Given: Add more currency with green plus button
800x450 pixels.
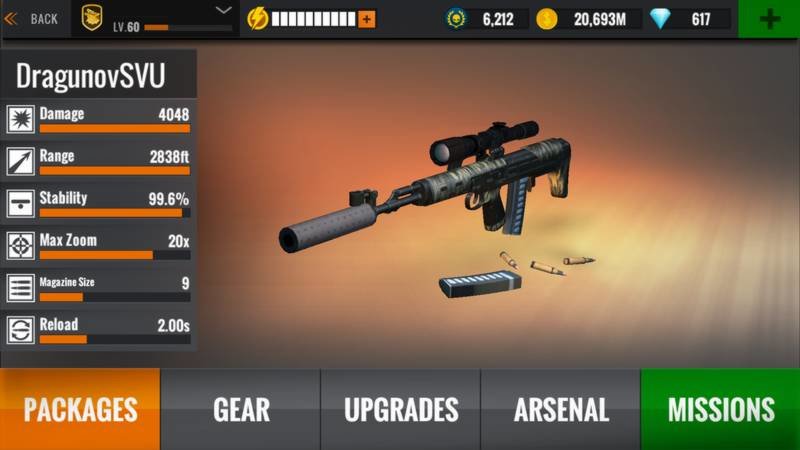Looking at the screenshot, I should (769, 19).
